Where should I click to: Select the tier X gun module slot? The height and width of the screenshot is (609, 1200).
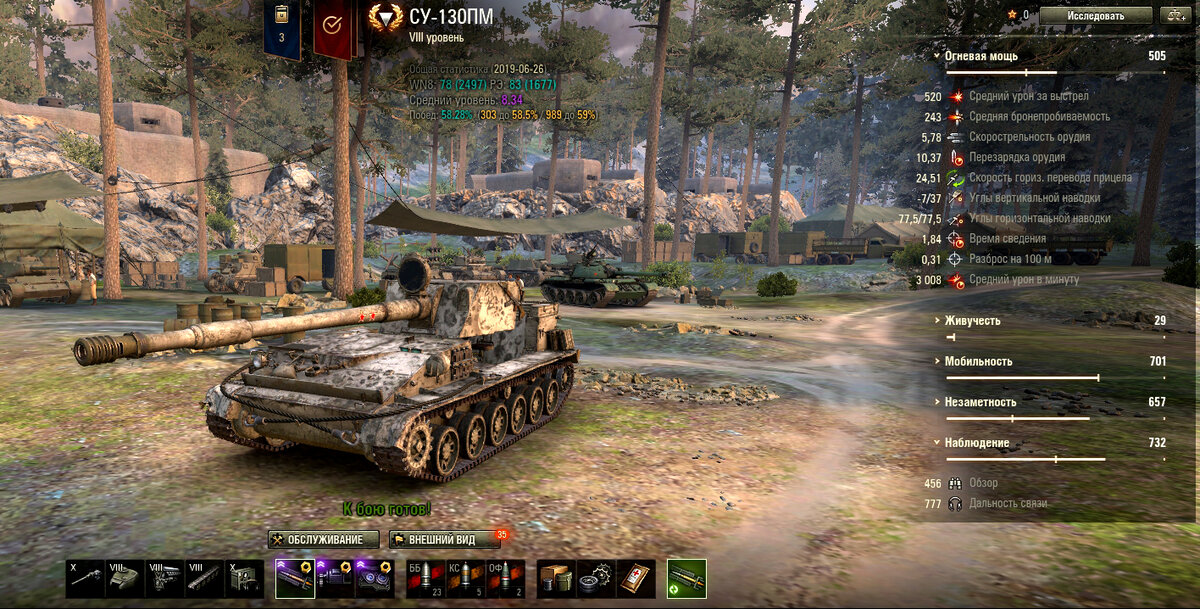(x=86, y=579)
